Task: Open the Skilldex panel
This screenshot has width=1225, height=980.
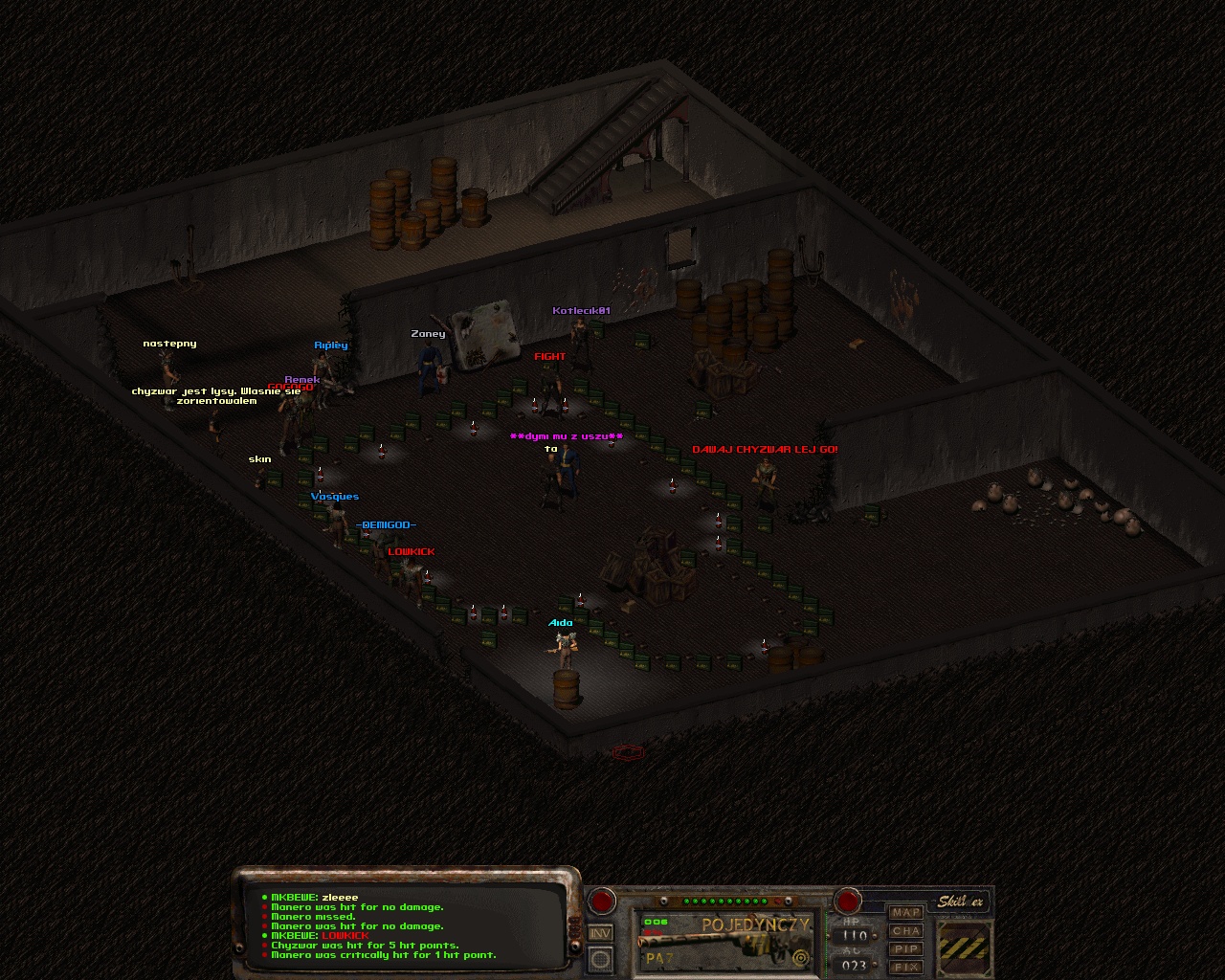Action: [960, 902]
